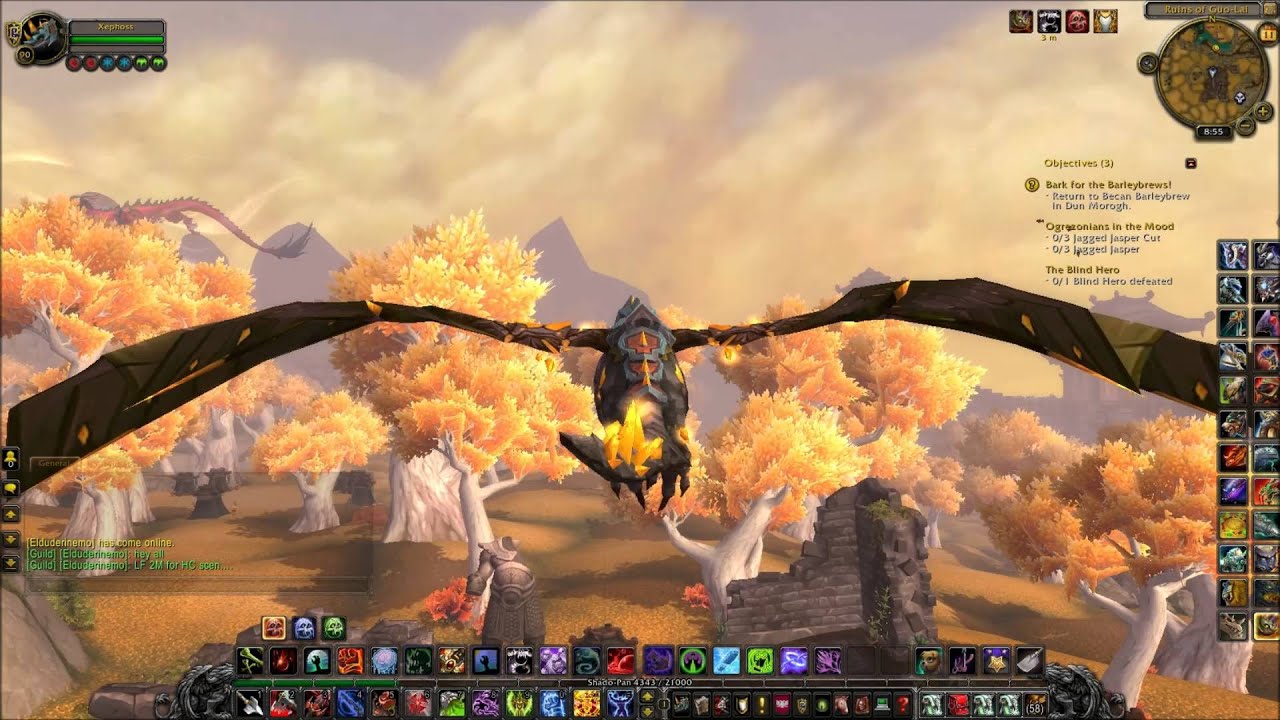Screen dimensions: 1280x720
Task: Collapse the Objectives tracker
Action: (1191, 163)
